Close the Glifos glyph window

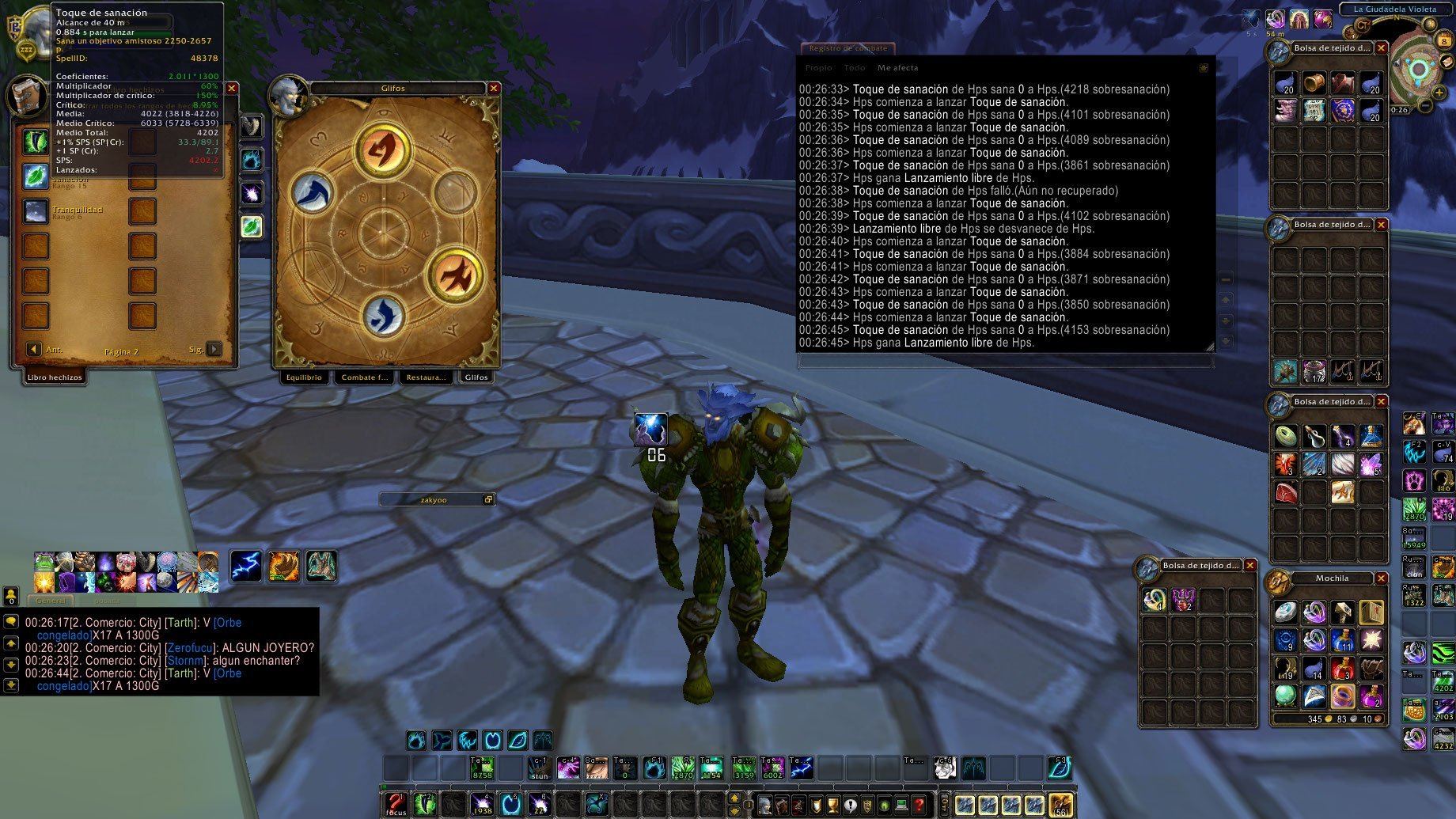[x=494, y=89]
